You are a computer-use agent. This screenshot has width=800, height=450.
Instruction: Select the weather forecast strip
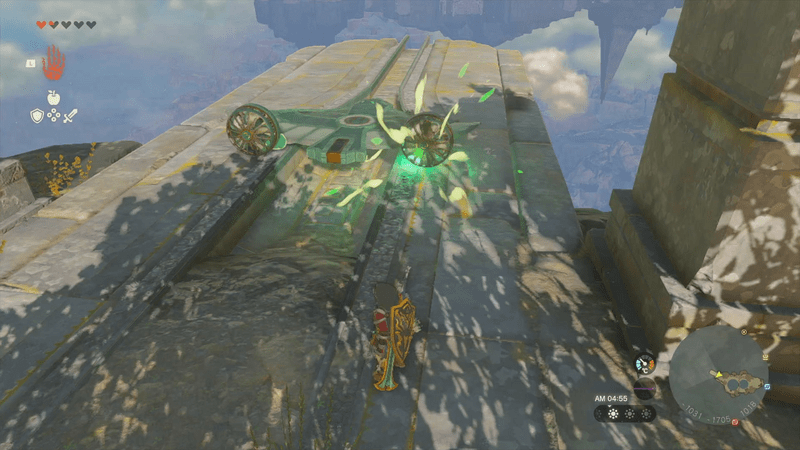(625, 412)
